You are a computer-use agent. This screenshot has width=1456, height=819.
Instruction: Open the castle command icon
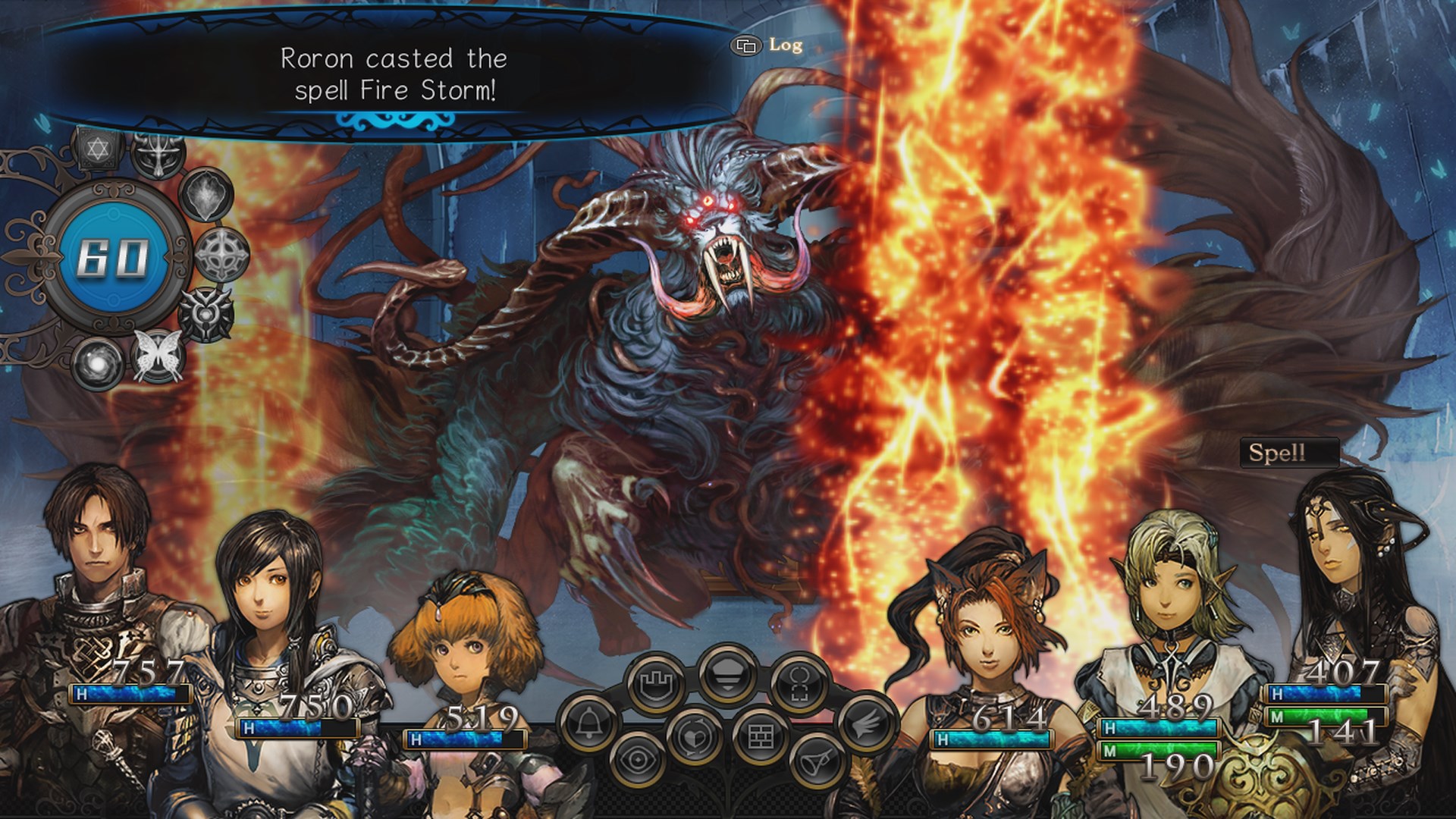point(655,682)
